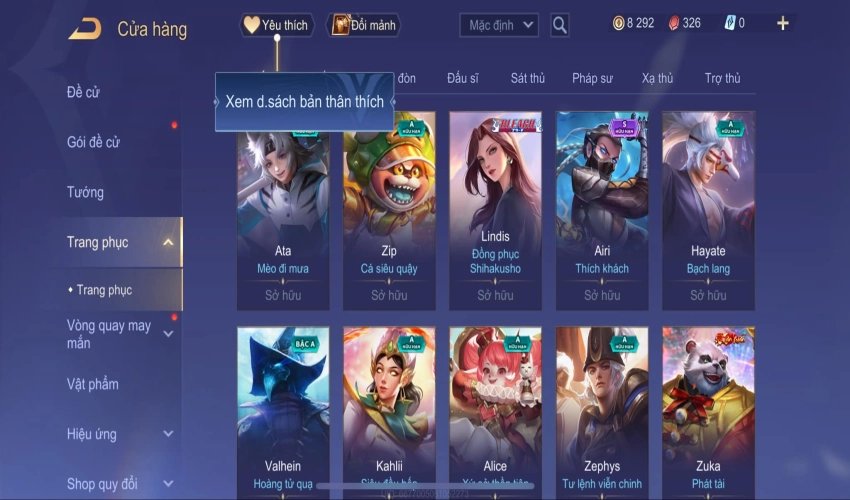Select the Trợ thủ support tab
Screen dimensions: 850x500
(x=722, y=78)
